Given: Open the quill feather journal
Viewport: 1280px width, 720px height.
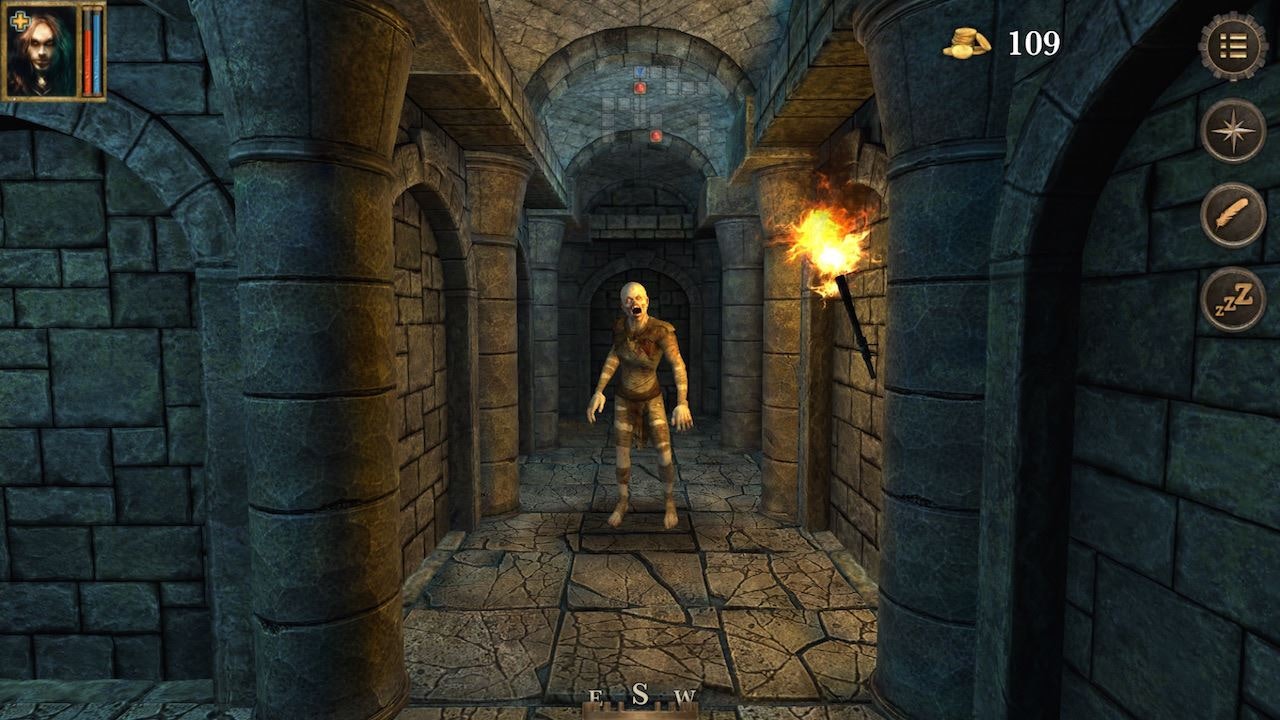Looking at the screenshot, I should tap(1232, 215).
